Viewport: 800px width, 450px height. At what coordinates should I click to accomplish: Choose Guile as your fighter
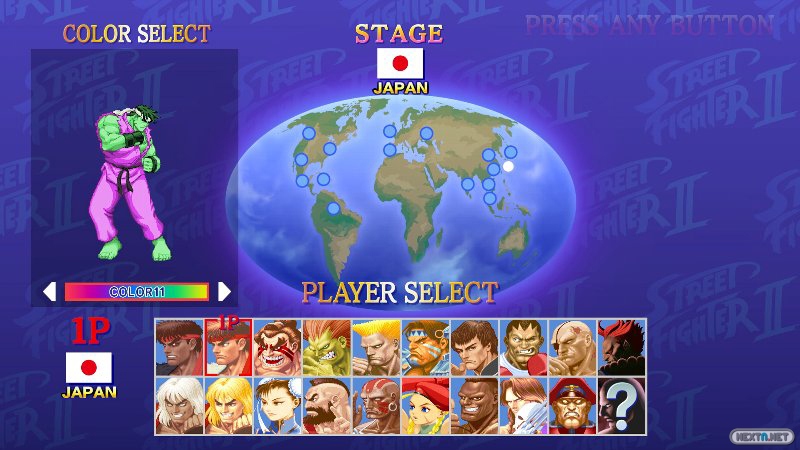click(376, 347)
